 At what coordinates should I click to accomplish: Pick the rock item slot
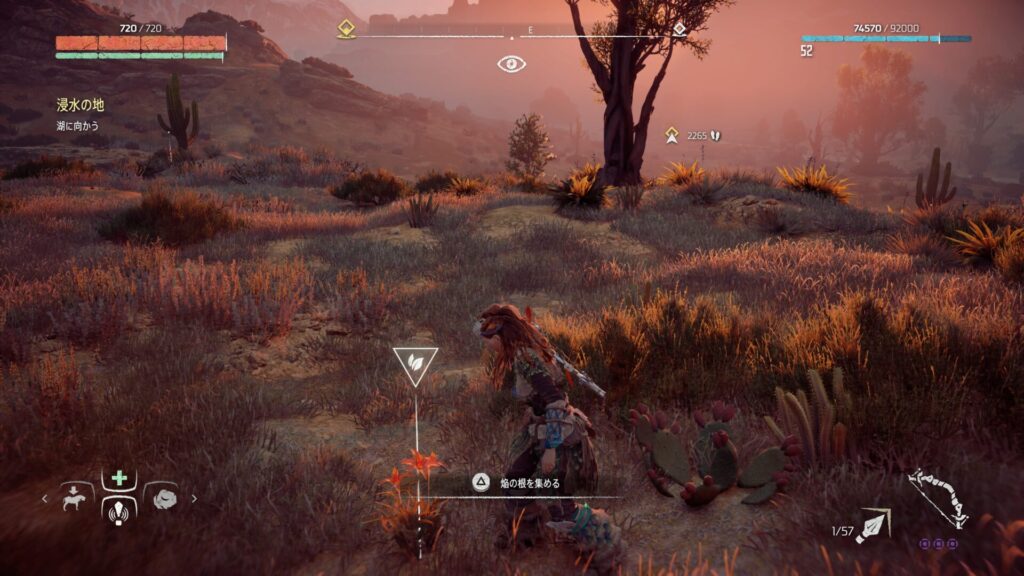click(161, 497)
